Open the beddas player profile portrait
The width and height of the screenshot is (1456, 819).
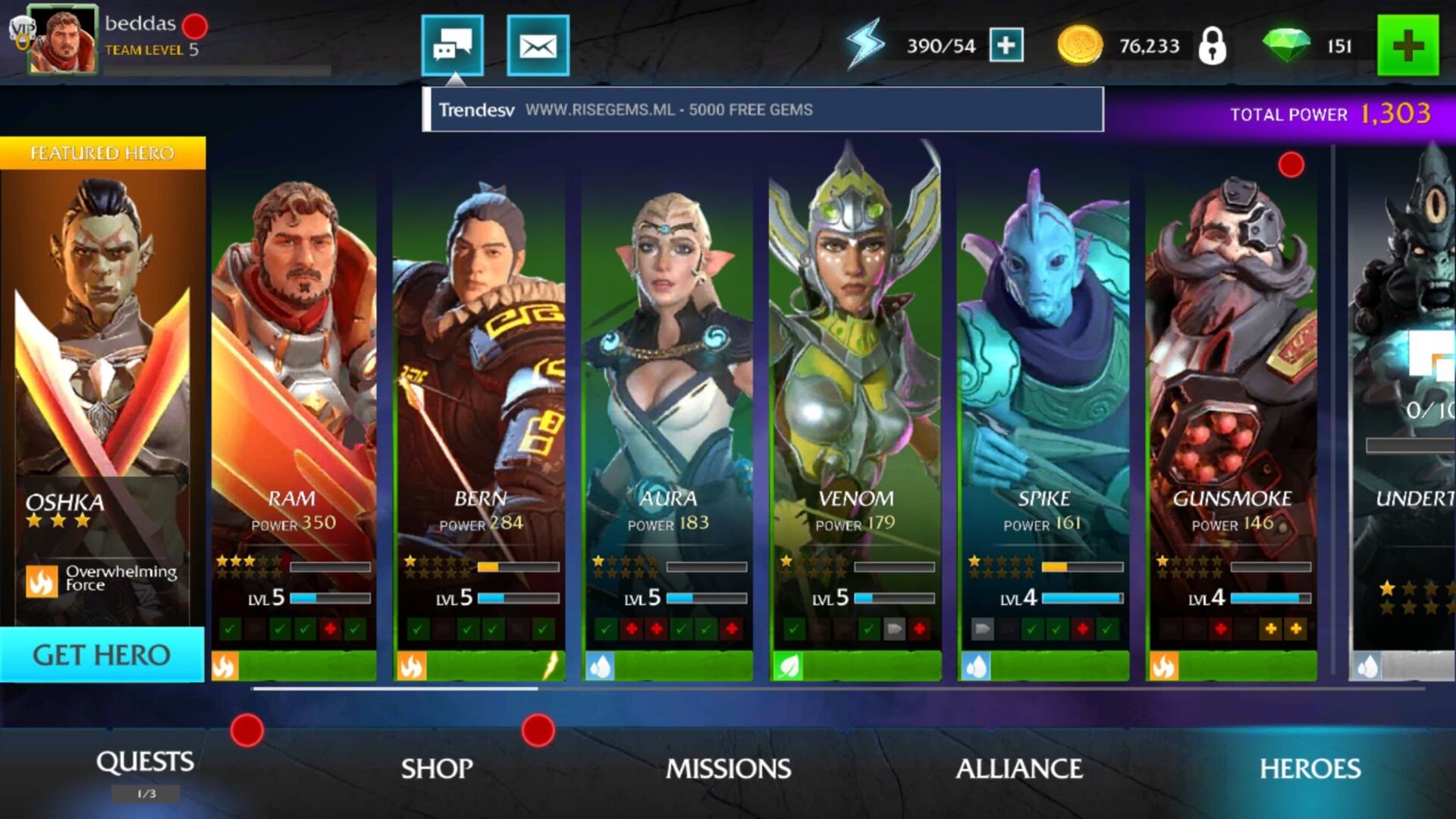point(62,39)
